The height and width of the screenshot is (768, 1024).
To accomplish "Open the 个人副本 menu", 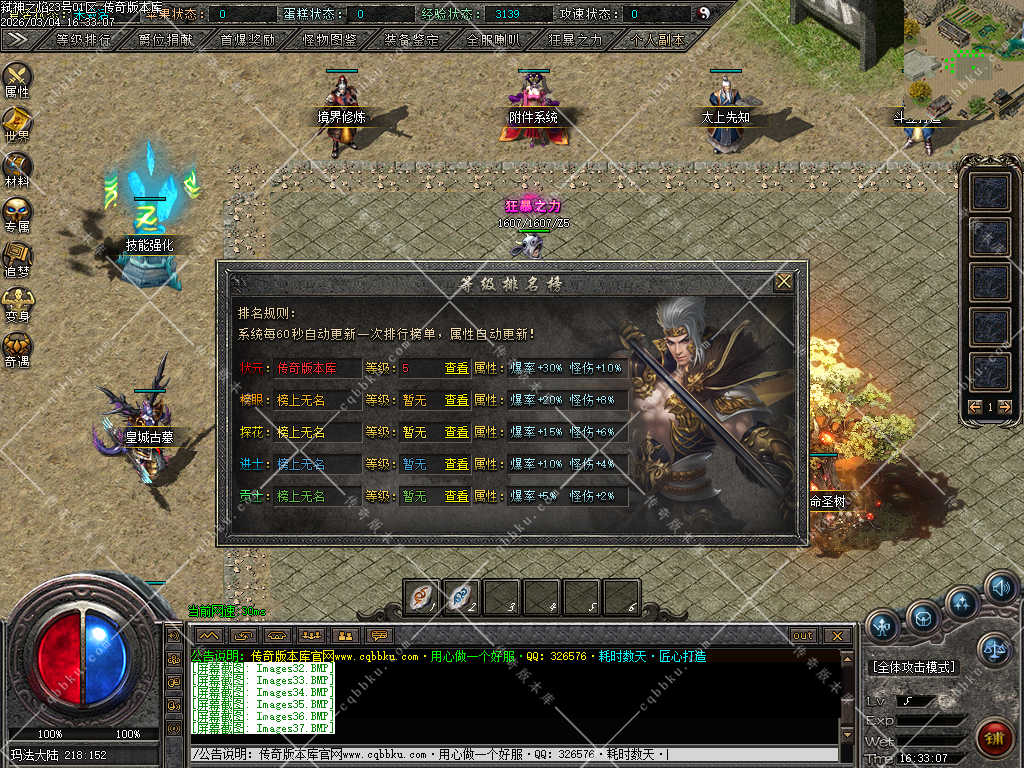I will coord(657,40).
